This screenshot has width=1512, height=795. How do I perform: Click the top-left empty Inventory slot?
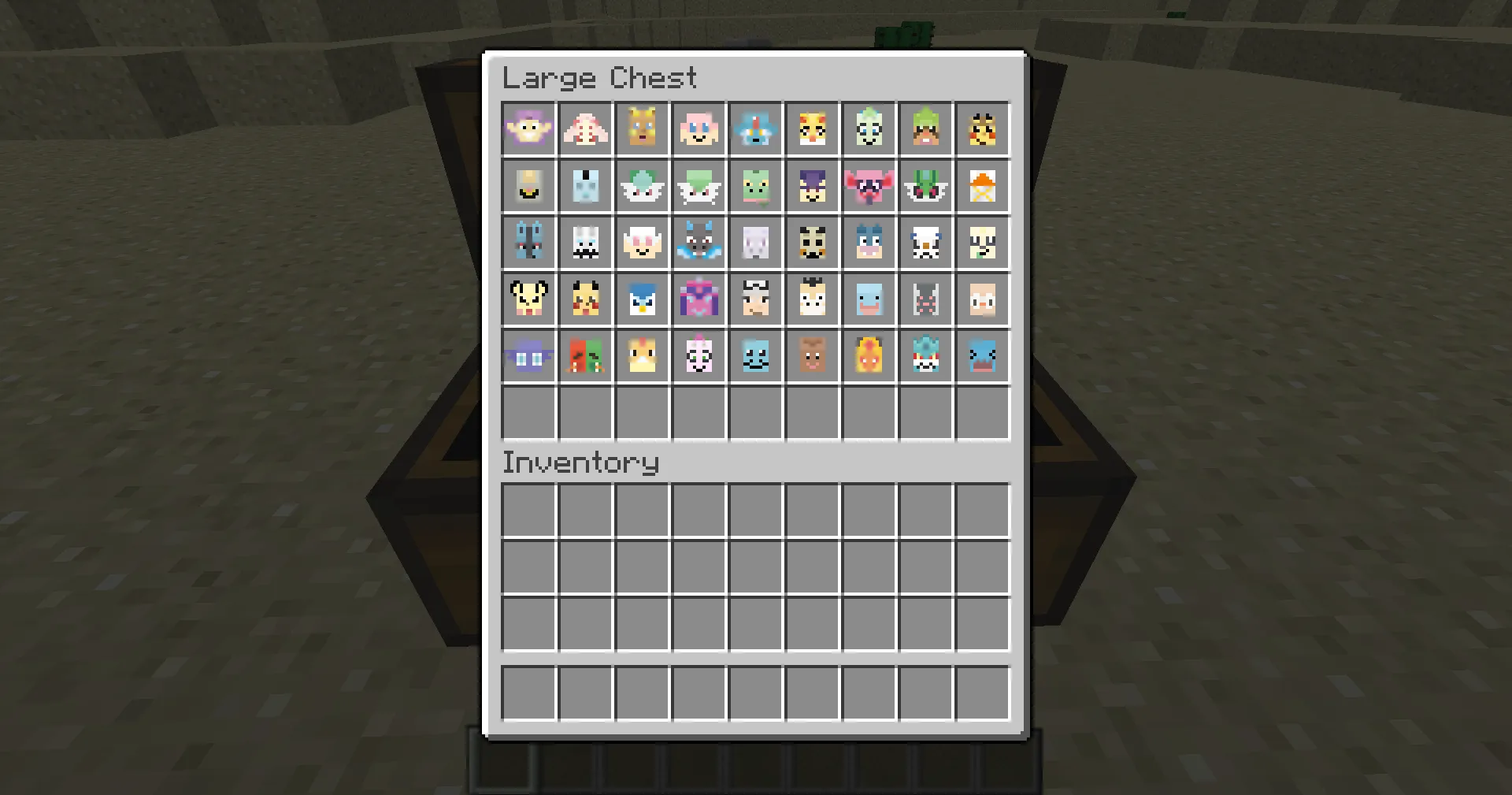pos(528,510)
